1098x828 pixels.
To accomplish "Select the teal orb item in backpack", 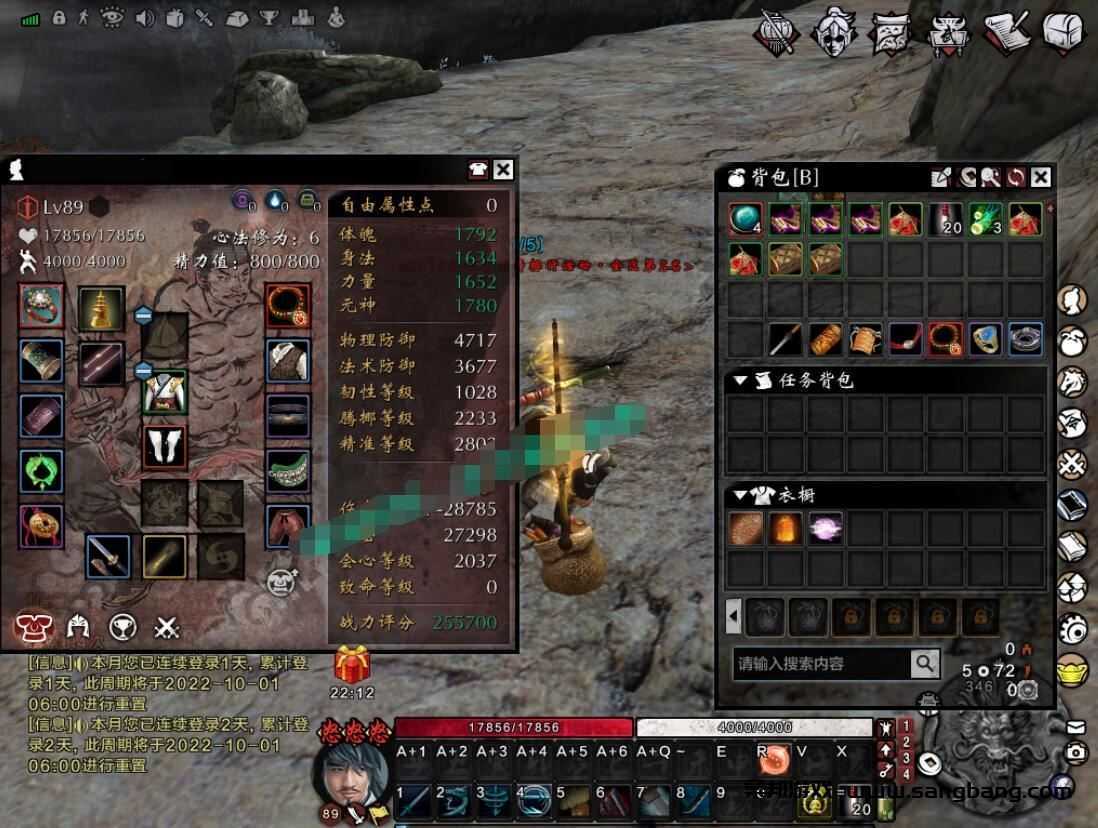I will point(745,219).
